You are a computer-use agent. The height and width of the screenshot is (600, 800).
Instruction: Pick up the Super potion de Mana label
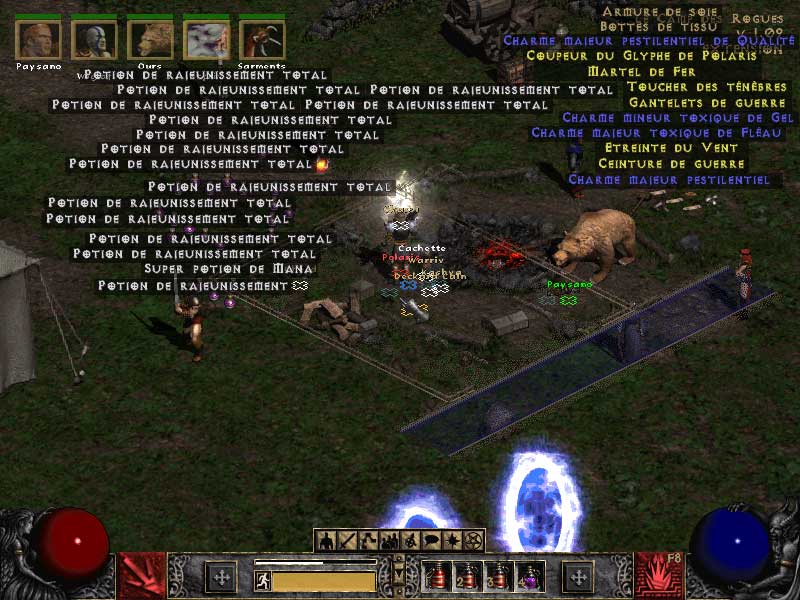[229, 269]
